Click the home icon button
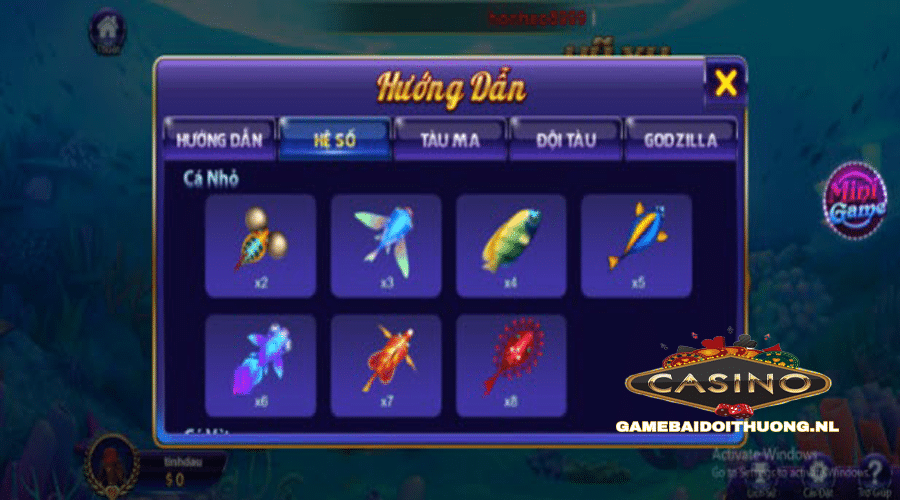900x500 pixels. [x=108, y=32]
